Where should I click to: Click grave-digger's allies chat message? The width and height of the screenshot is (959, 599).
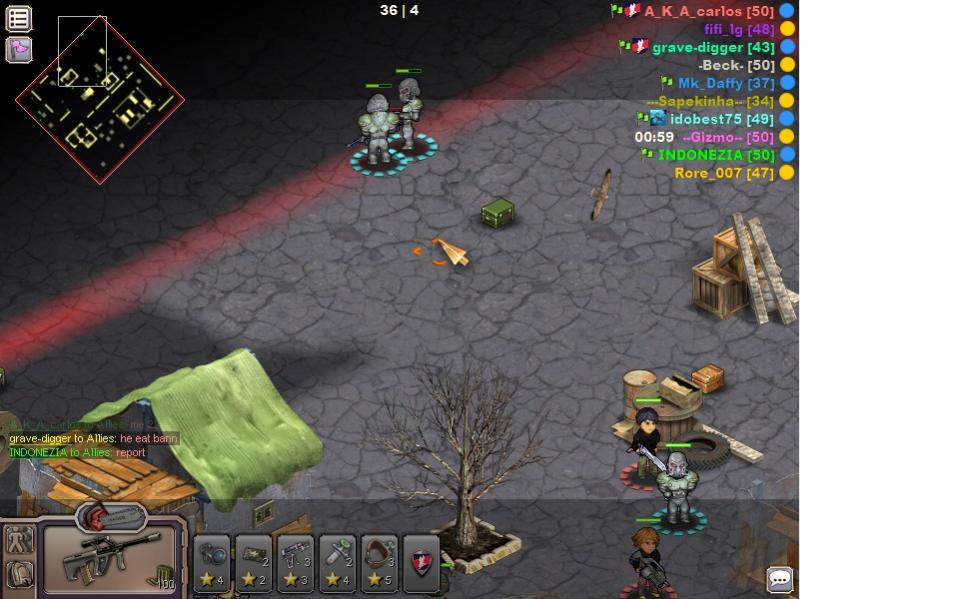point(93,439)
